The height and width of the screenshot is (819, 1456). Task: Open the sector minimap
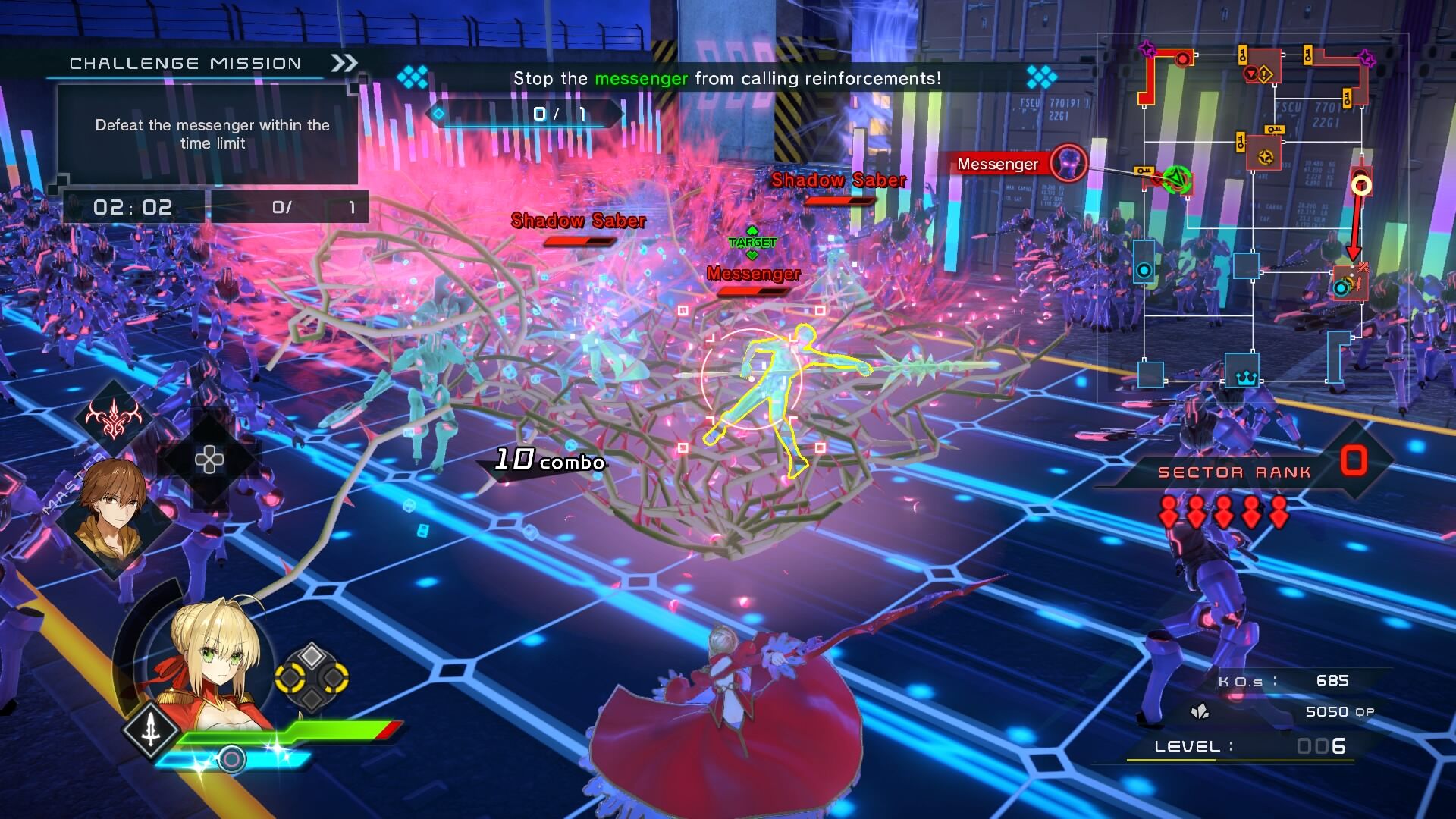tap(1253, 212)
